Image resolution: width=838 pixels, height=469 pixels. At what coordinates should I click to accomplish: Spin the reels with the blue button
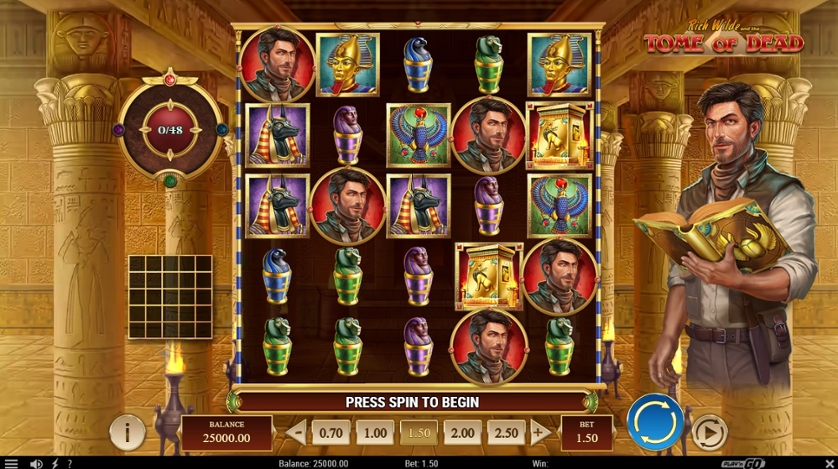655,424
